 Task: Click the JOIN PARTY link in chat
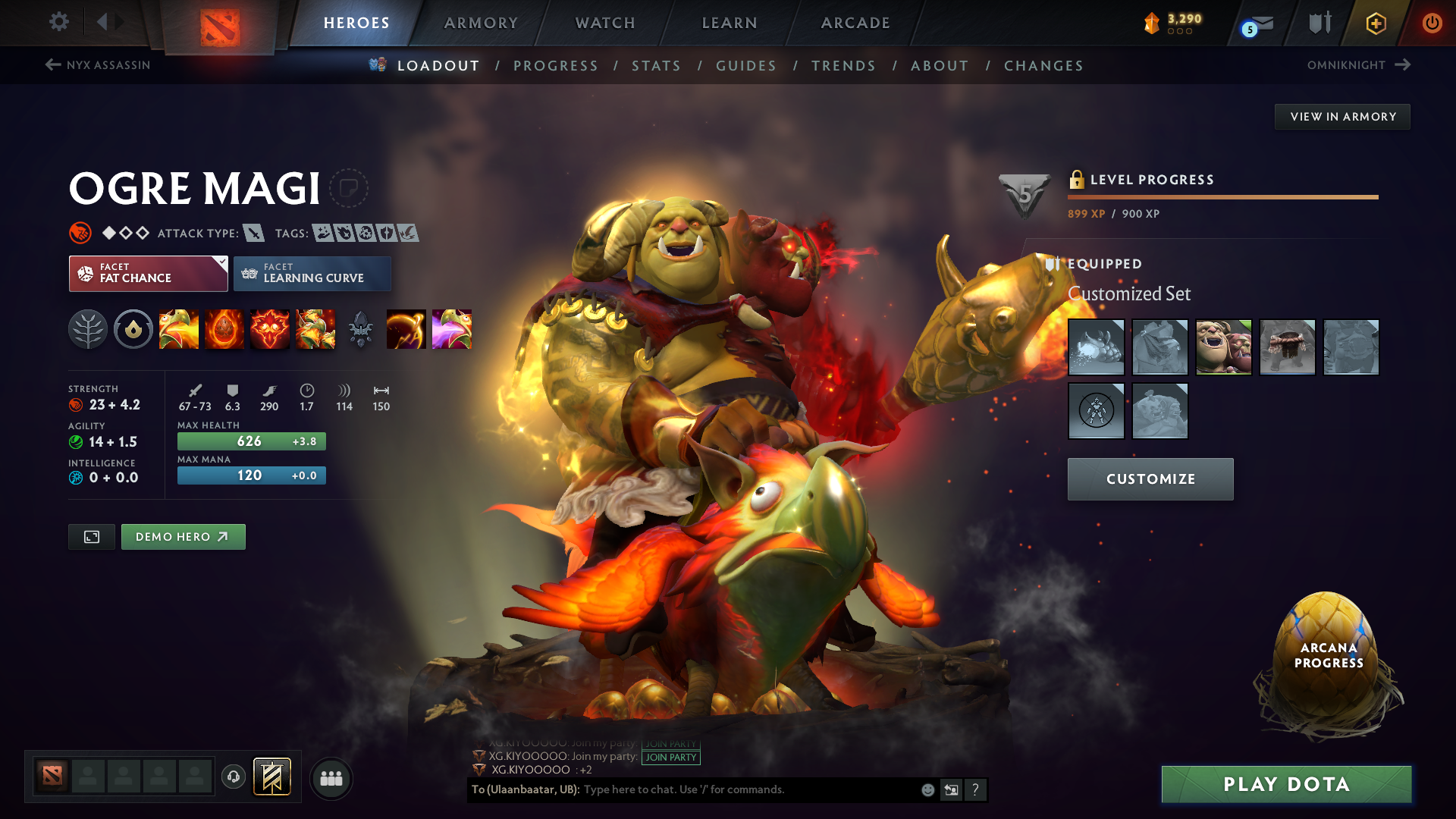[670, 757]
